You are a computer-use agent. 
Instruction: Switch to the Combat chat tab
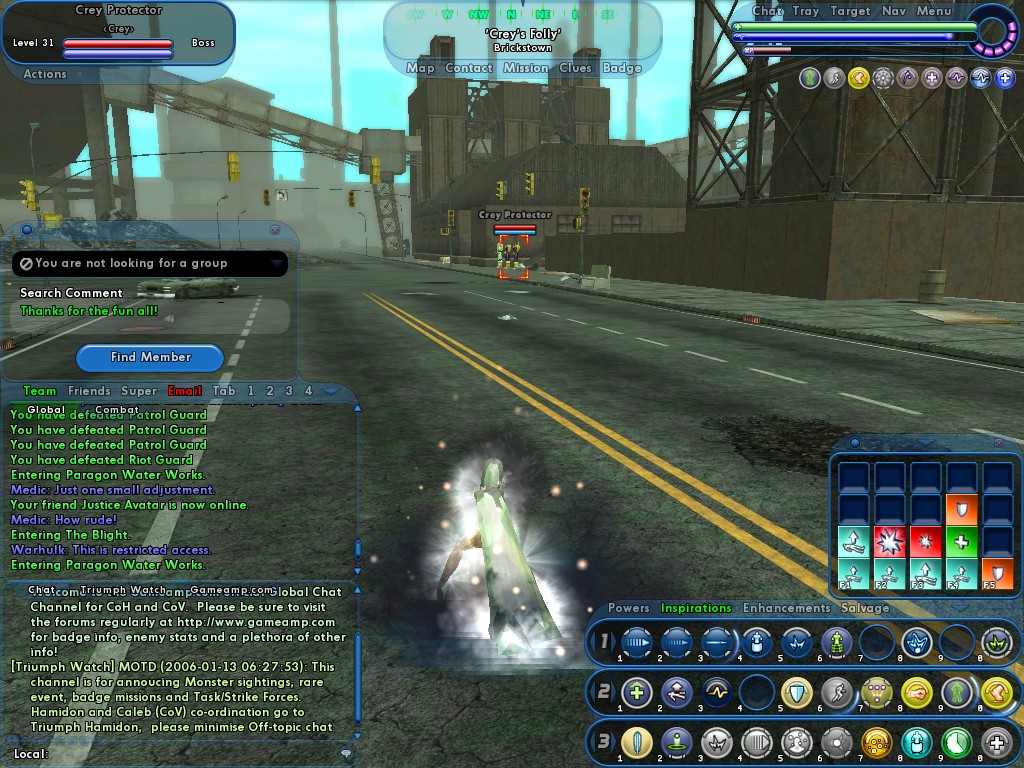click(117, 410)
